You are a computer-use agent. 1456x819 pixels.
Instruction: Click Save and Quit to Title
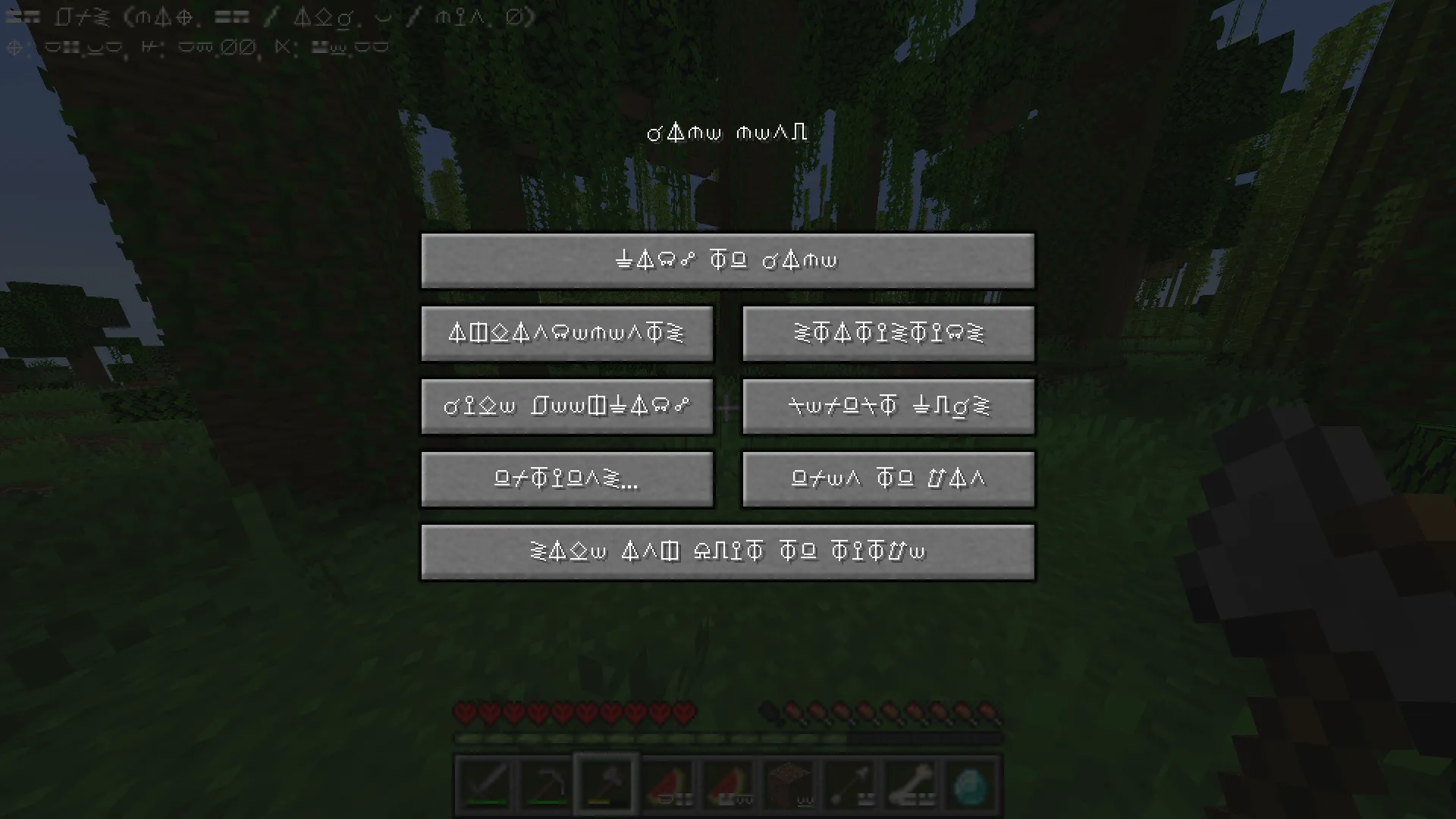click(x=728, y=551)
